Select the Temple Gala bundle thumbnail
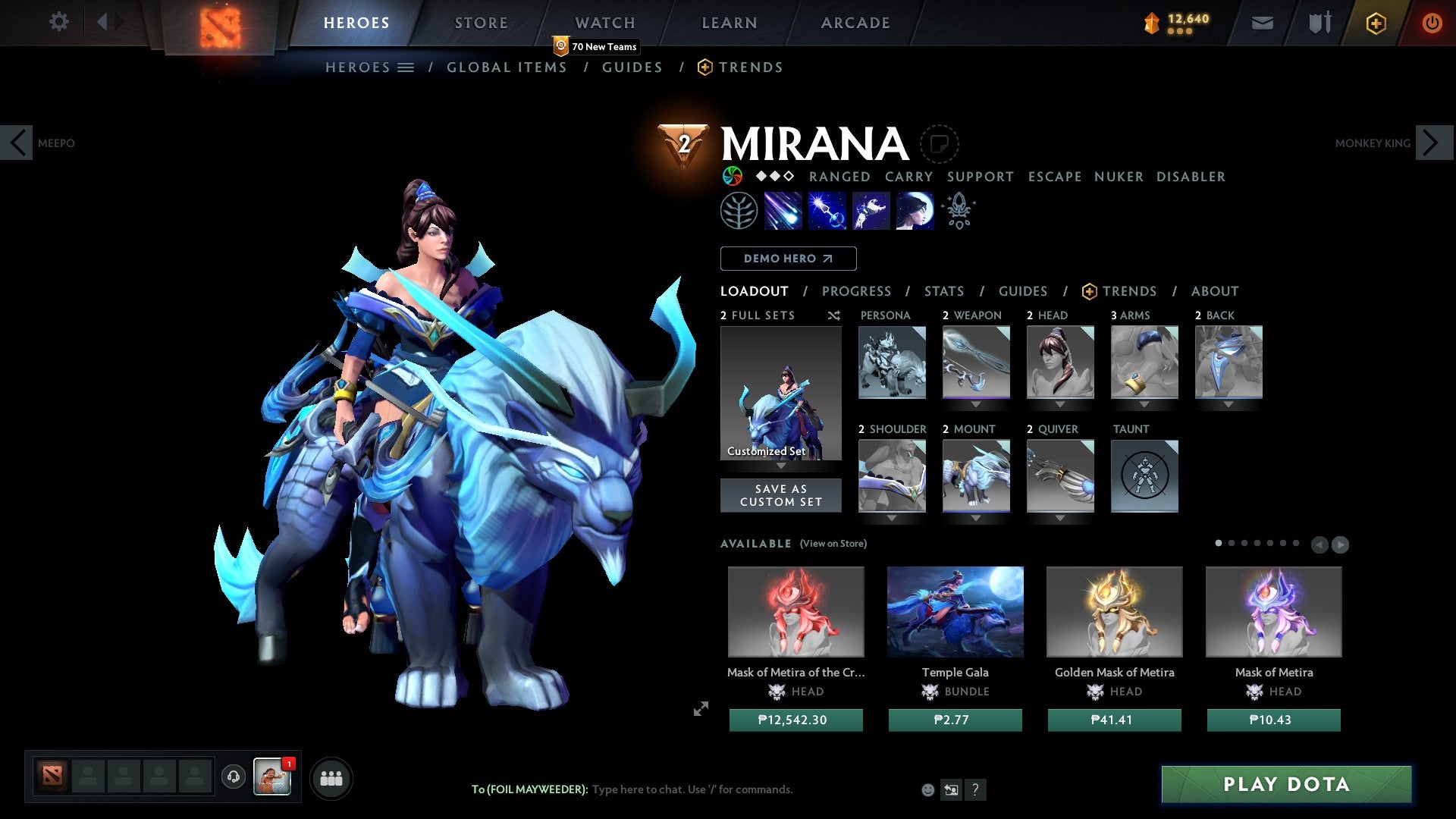The width and height of the screenshot is (1456, 819). pos(955,611)
